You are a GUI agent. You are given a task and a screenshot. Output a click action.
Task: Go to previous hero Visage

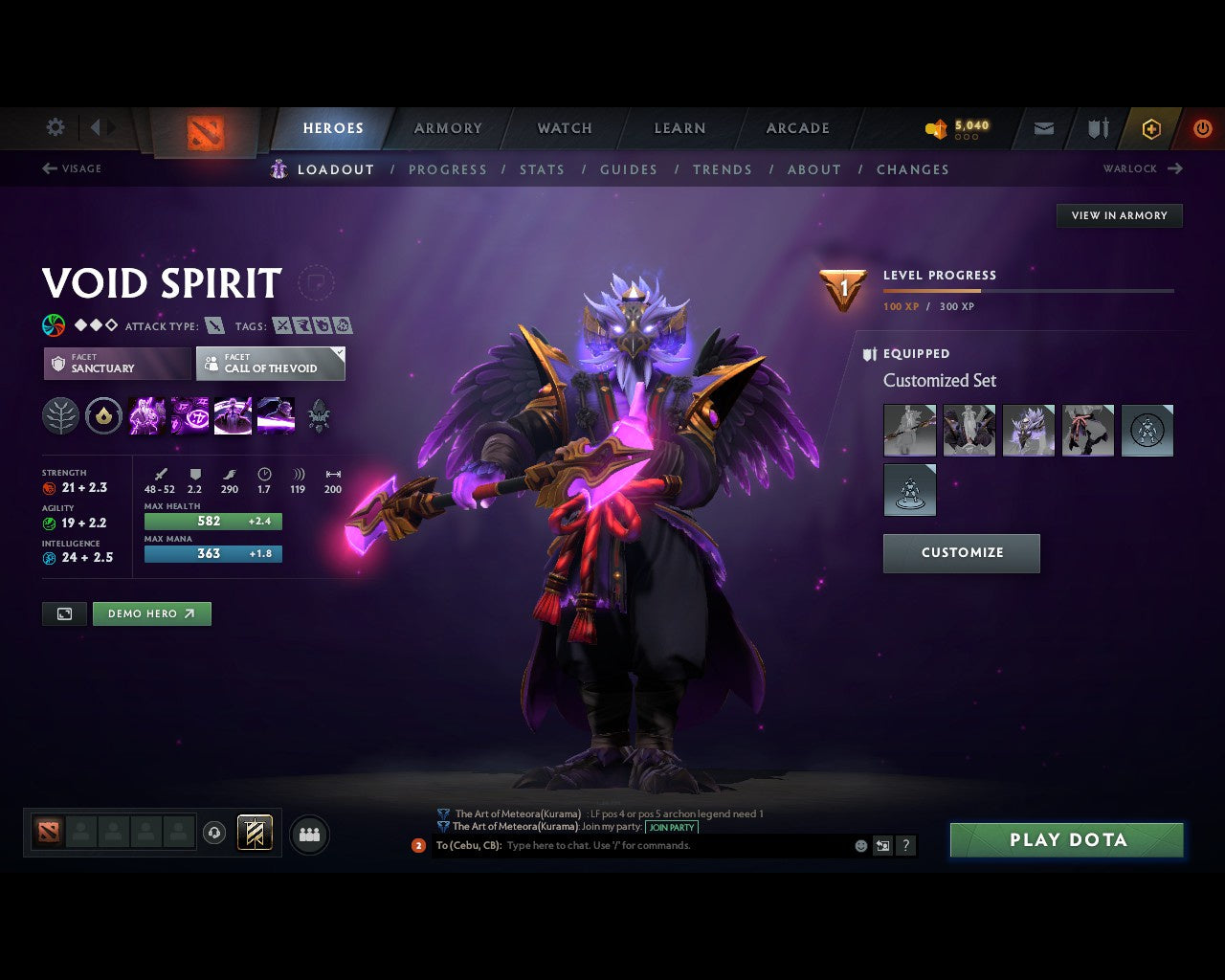coord(72,168)
